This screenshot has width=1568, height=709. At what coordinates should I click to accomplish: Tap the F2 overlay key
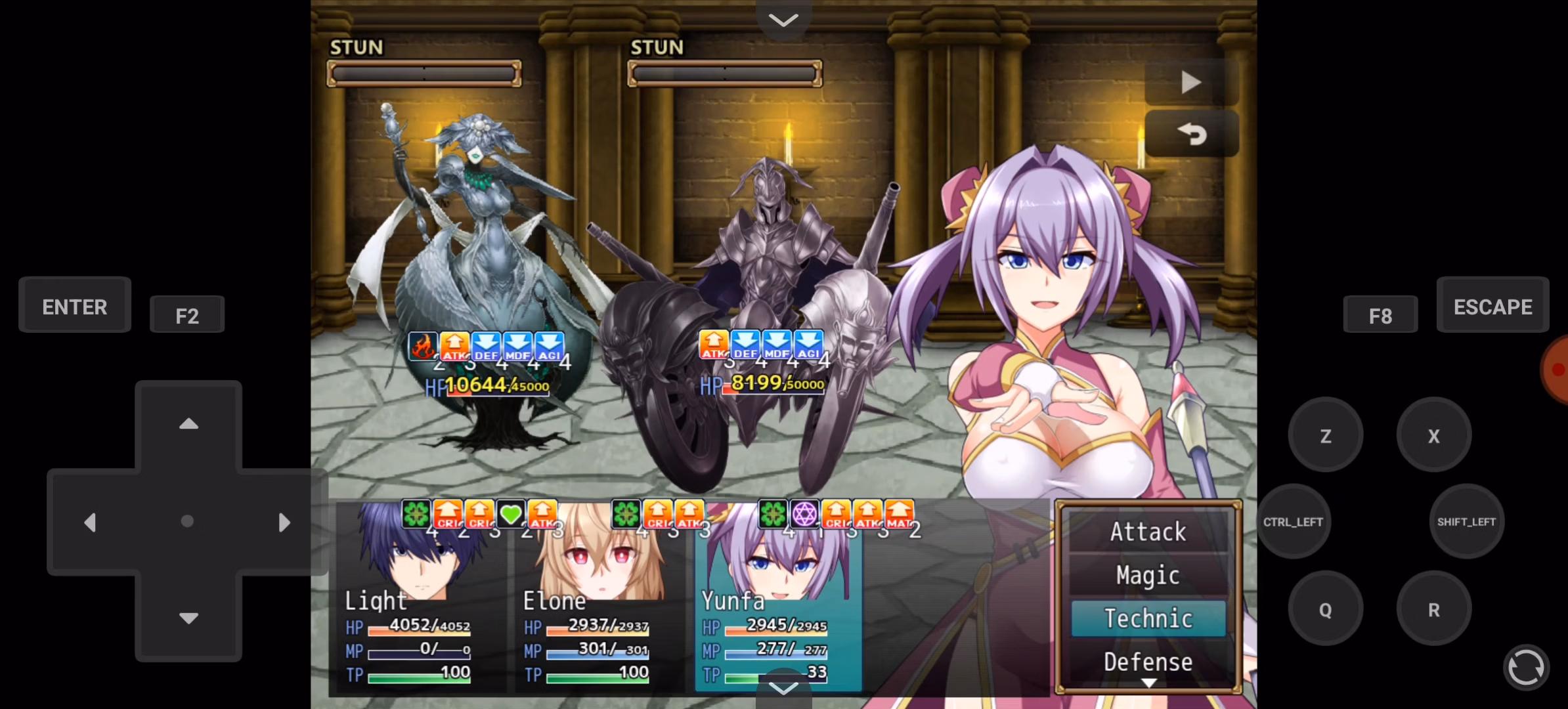187,316
